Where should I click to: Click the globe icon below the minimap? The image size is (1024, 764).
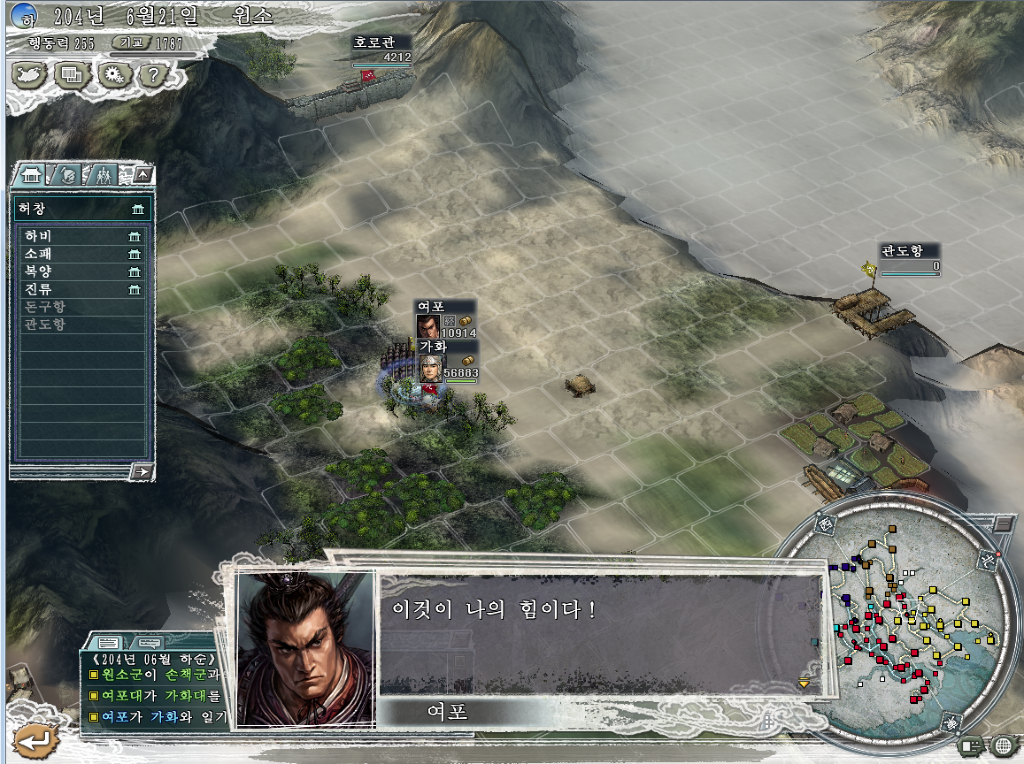point(1003,745)
